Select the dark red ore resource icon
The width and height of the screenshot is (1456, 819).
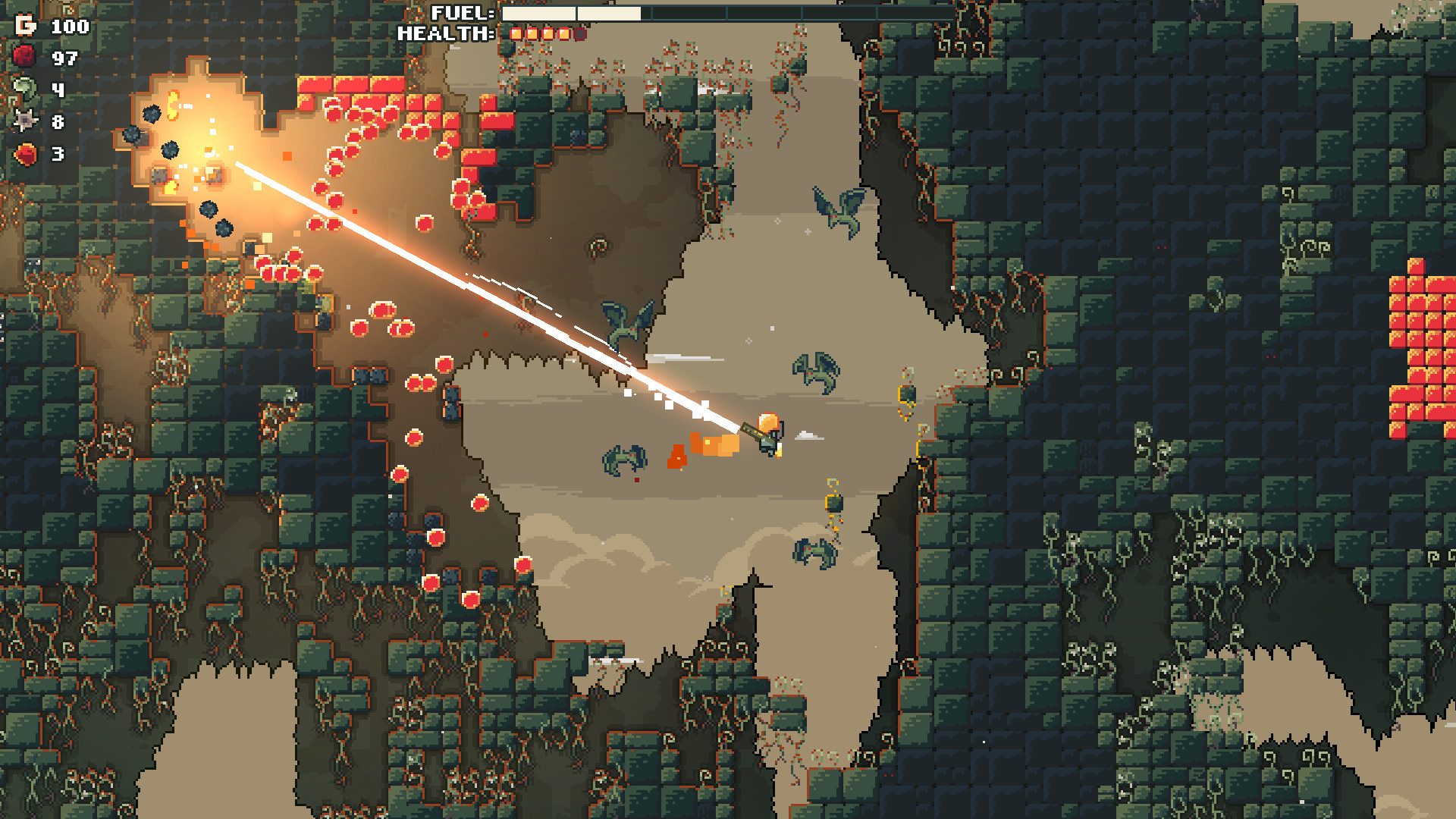click(x=25, y=58)
